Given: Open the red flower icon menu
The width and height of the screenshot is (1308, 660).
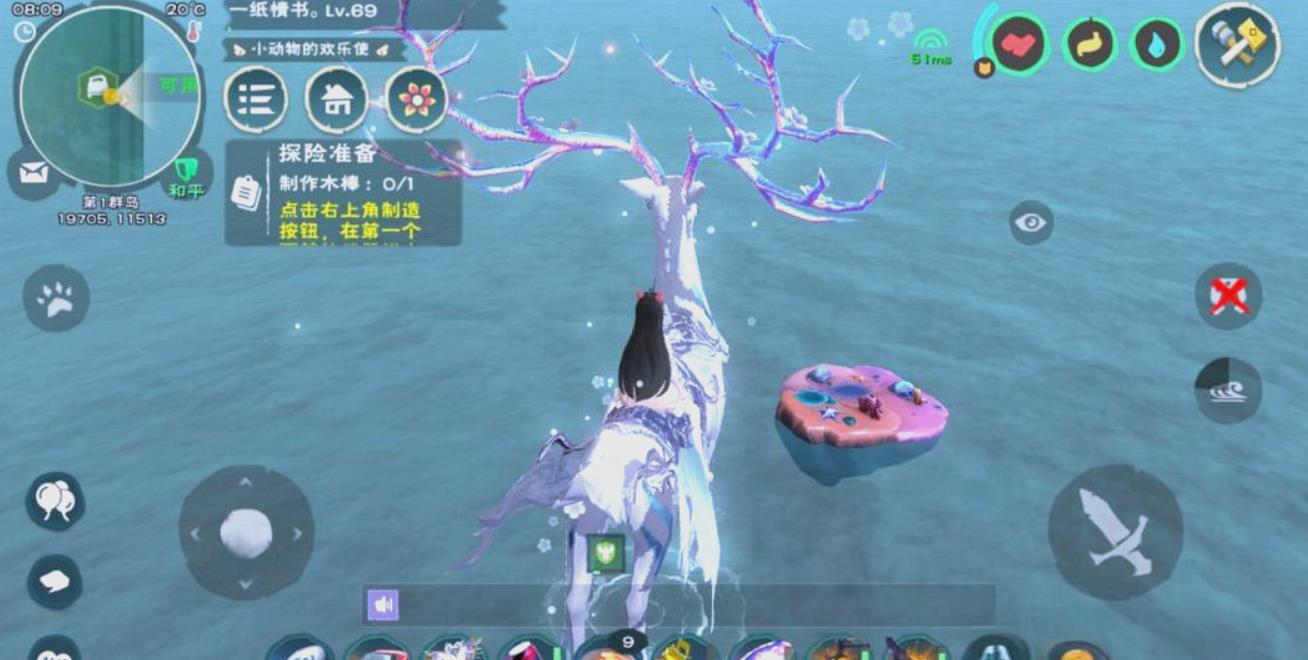Looking at the screenshot, I should (416, 99).
